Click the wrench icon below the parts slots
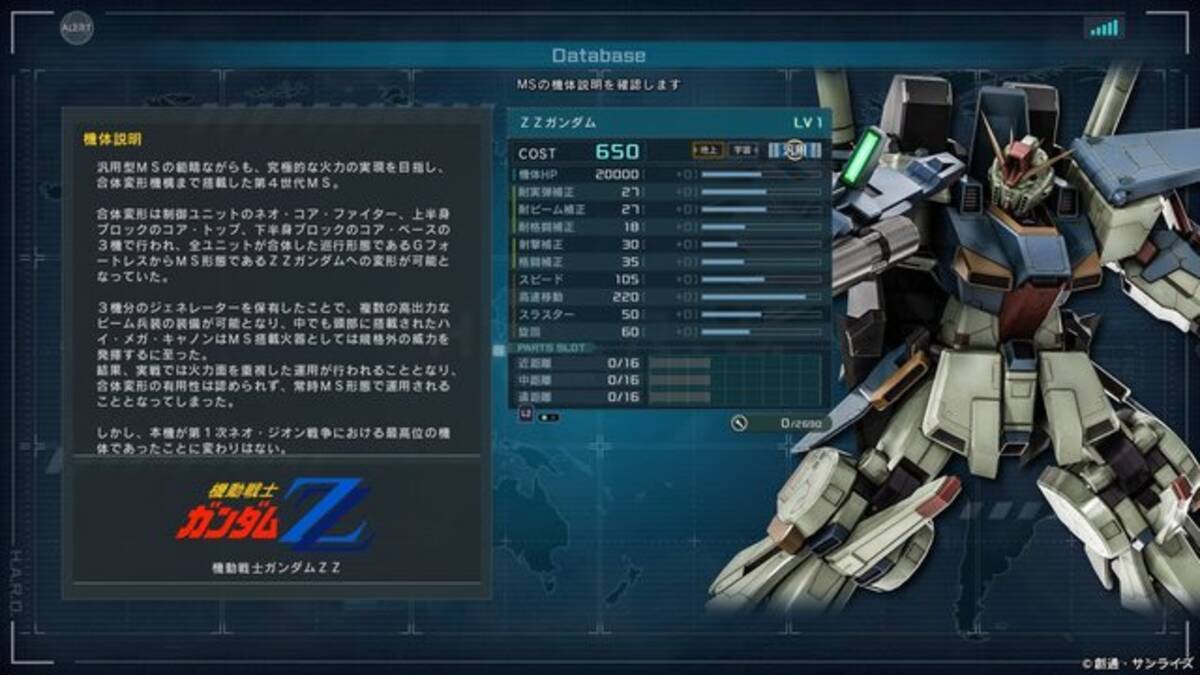Image resolution: width=1200 pixels, height=675 pixels. coord(740,423)
